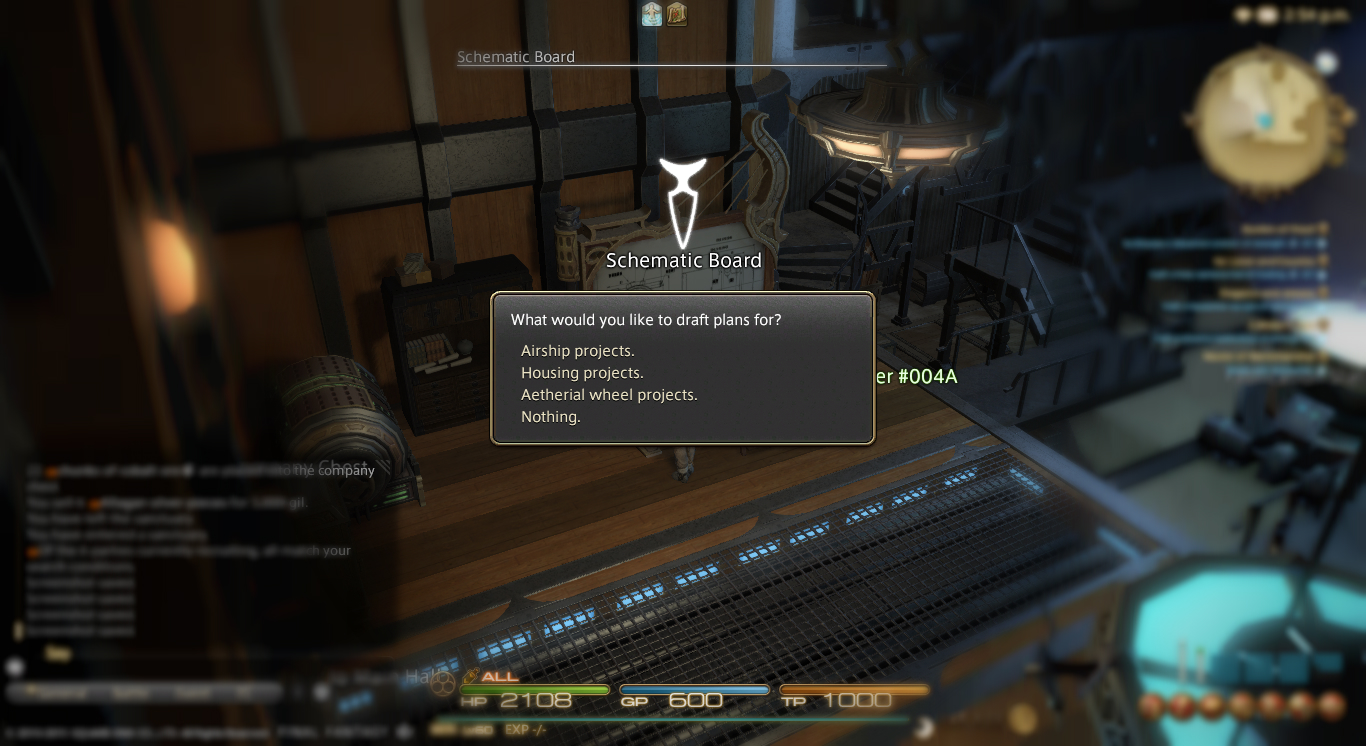Click the Schematic Board target name bar
Image resolution: width=1366 pixels, height=746 pixels.
(516, 57)
